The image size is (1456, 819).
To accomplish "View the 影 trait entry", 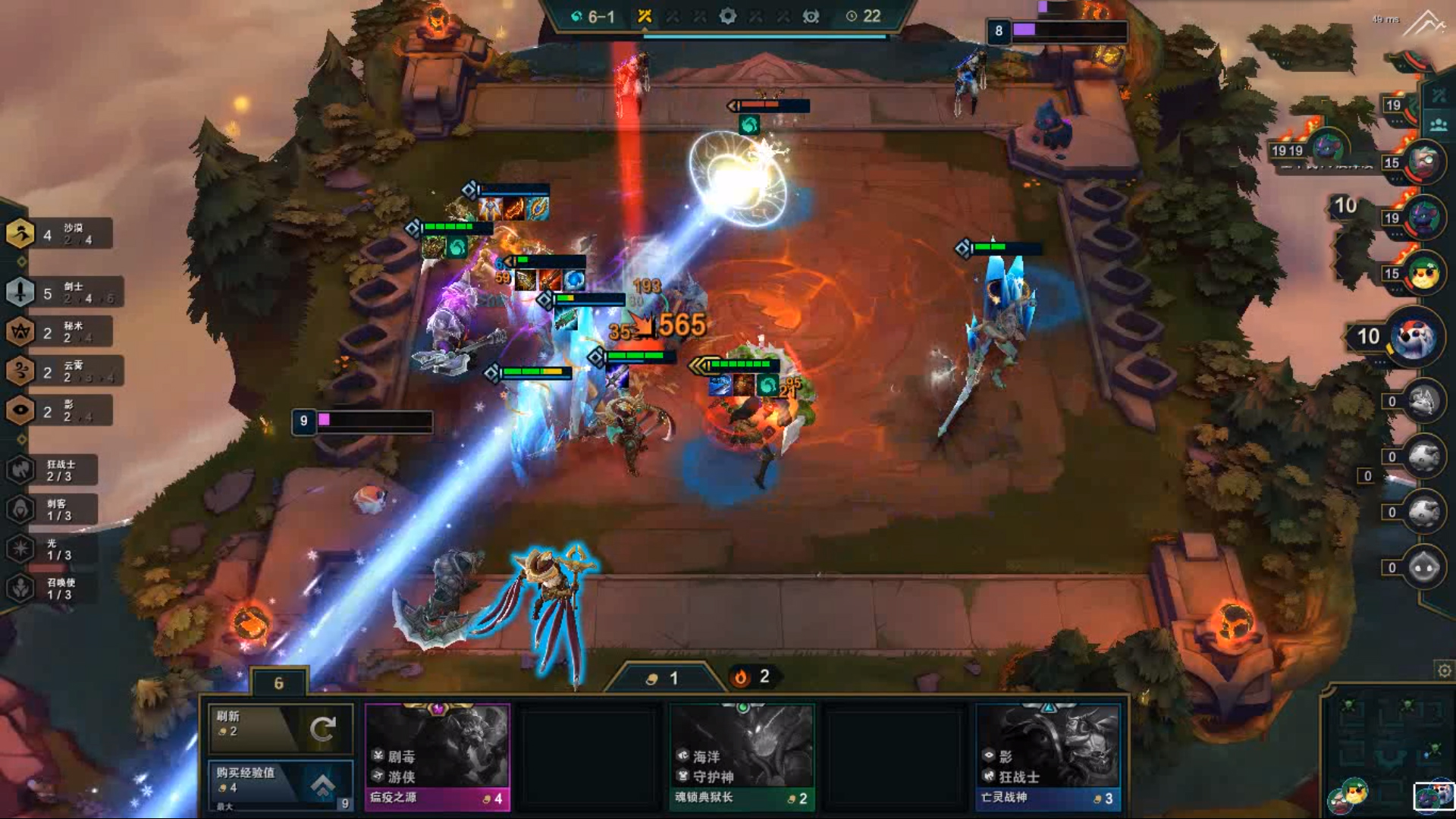I will [x=61, y=410].
